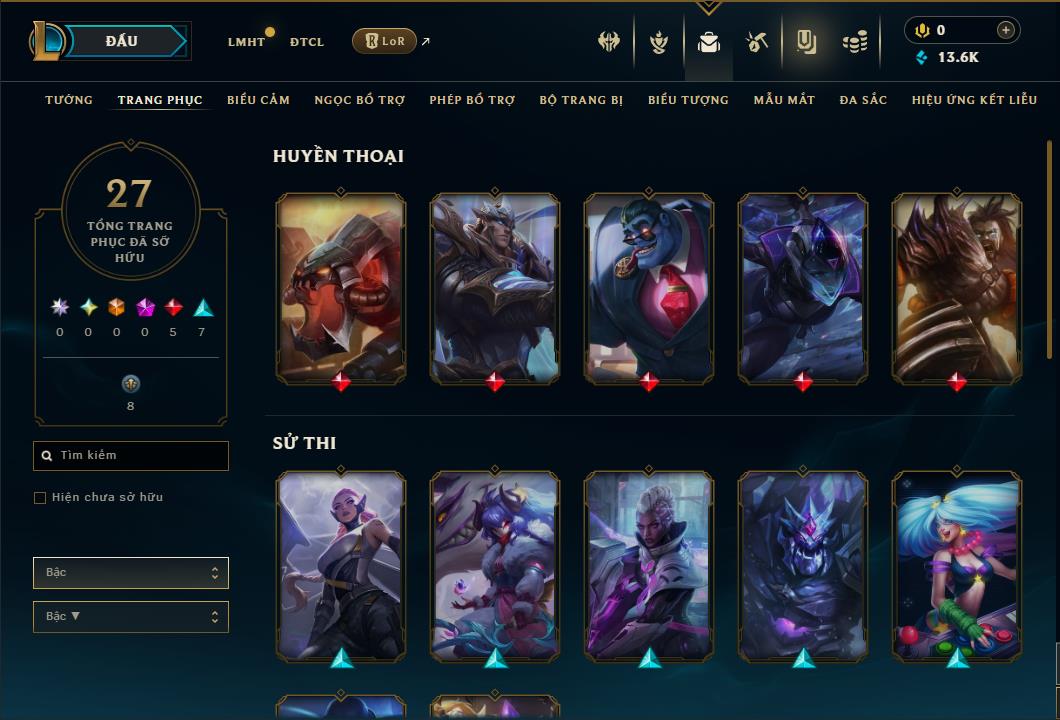Switch to the LMHT game tab
The height and width of the screenshot is (720, 1060).
(246, 42)
